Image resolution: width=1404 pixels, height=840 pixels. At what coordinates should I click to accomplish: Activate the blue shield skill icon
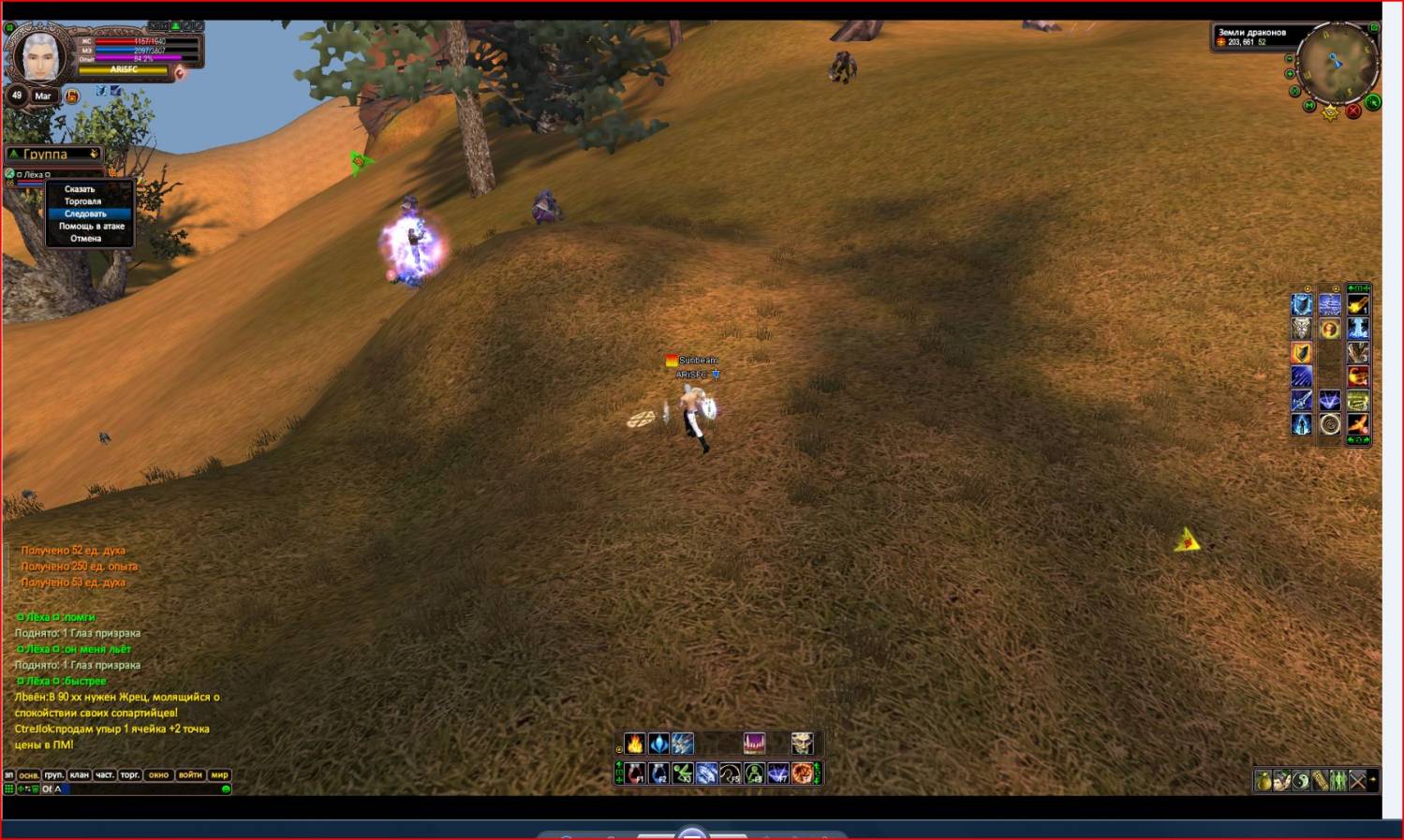tap(1302, 304)
